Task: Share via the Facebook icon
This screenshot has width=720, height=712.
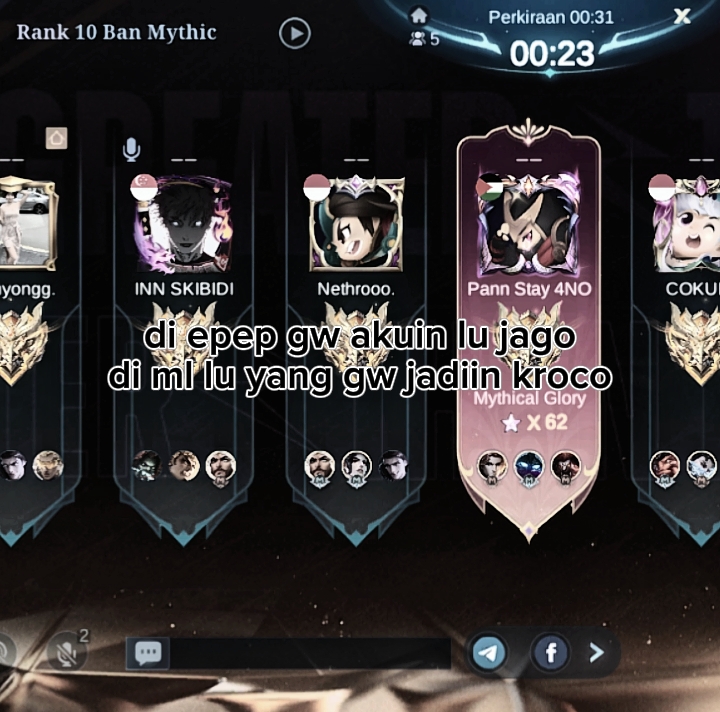Action: [x=550, y=653]
